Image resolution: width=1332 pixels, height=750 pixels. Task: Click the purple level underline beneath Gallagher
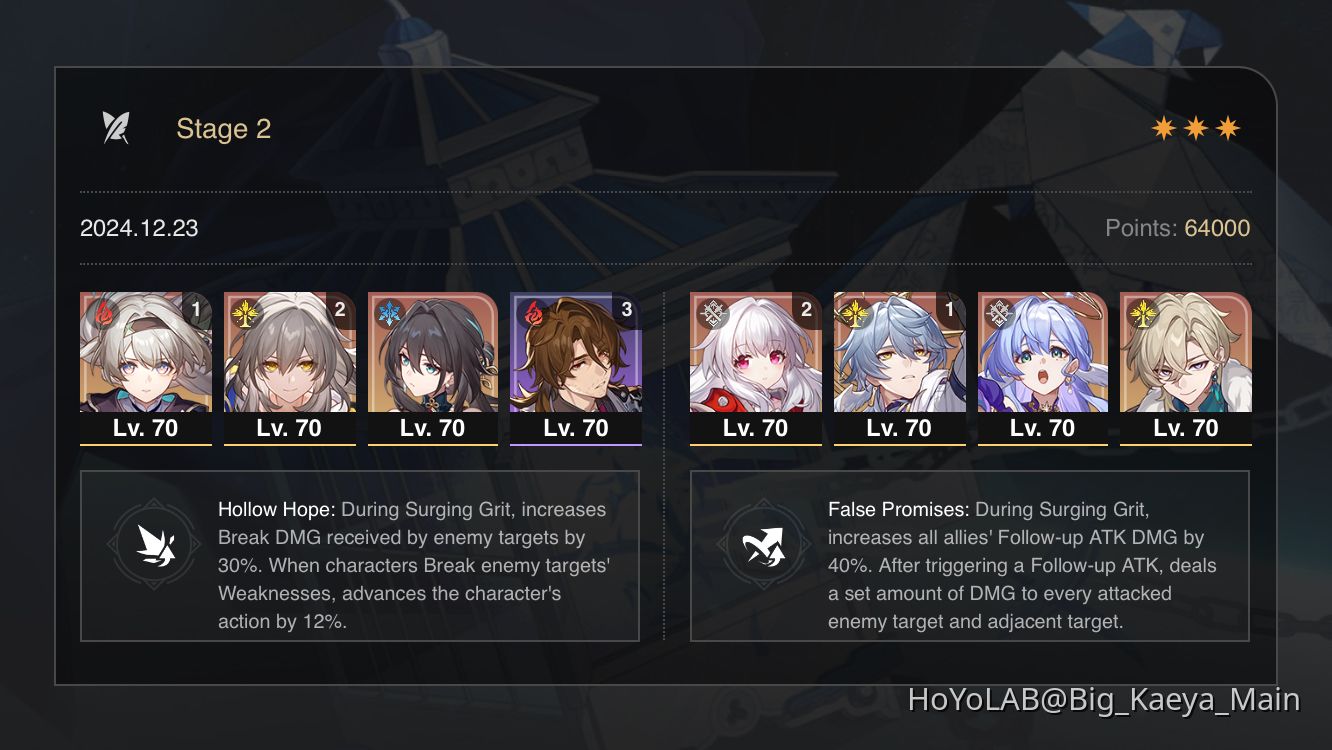pos(576,443)
